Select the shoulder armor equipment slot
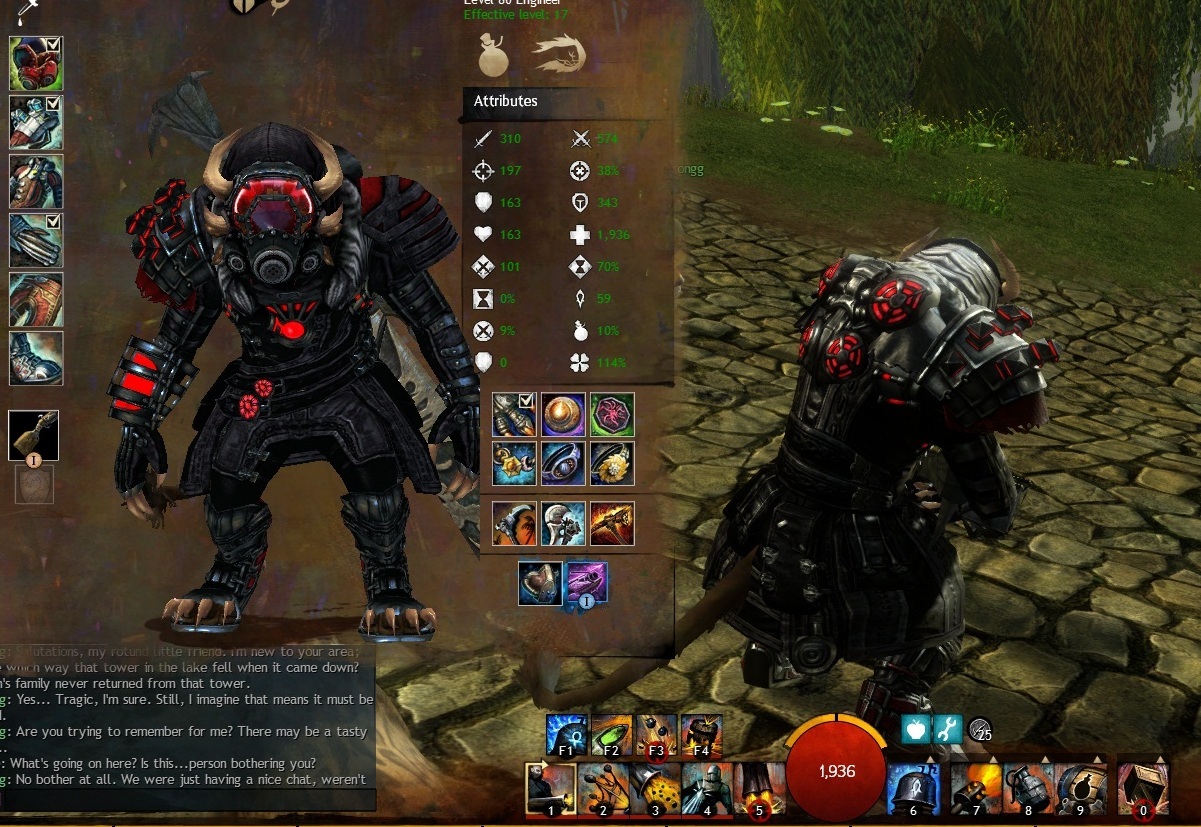Viewport: 1201px width, 827px height. tap(36, 122)
